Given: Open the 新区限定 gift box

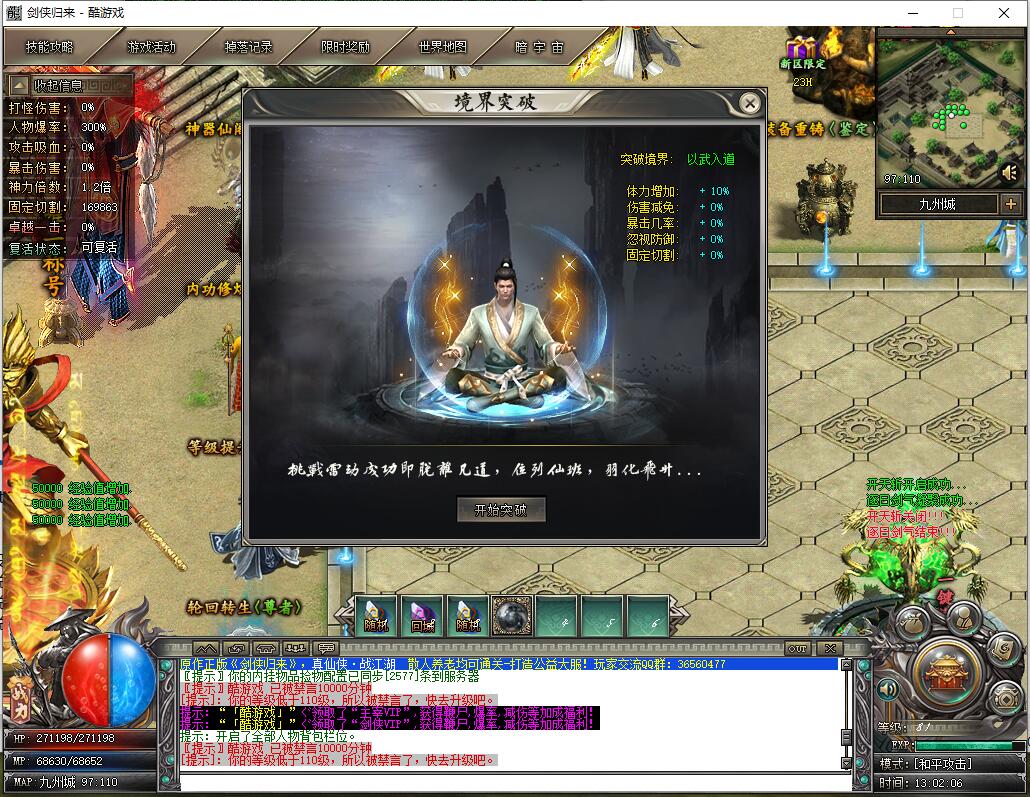Looking at the screenshot, I should 802,48.
